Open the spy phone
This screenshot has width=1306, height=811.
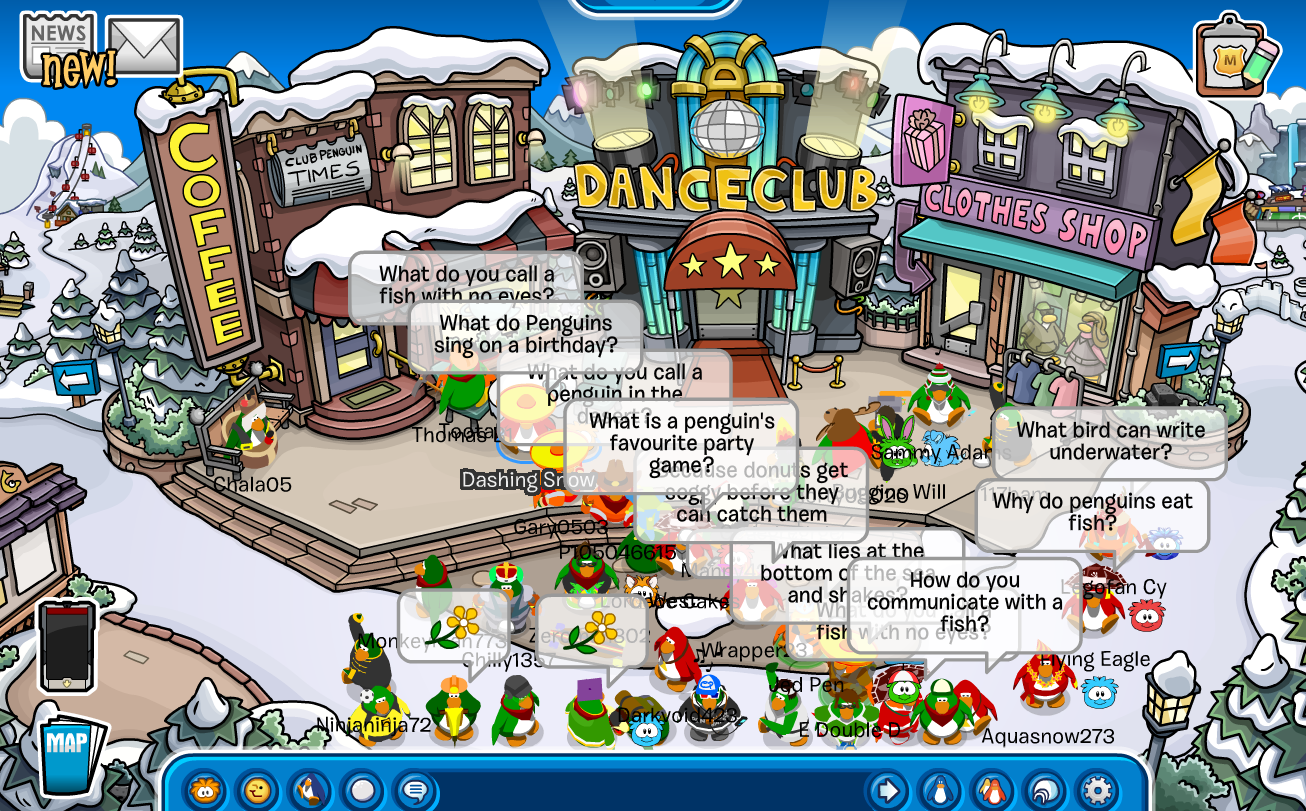[67, 646]
